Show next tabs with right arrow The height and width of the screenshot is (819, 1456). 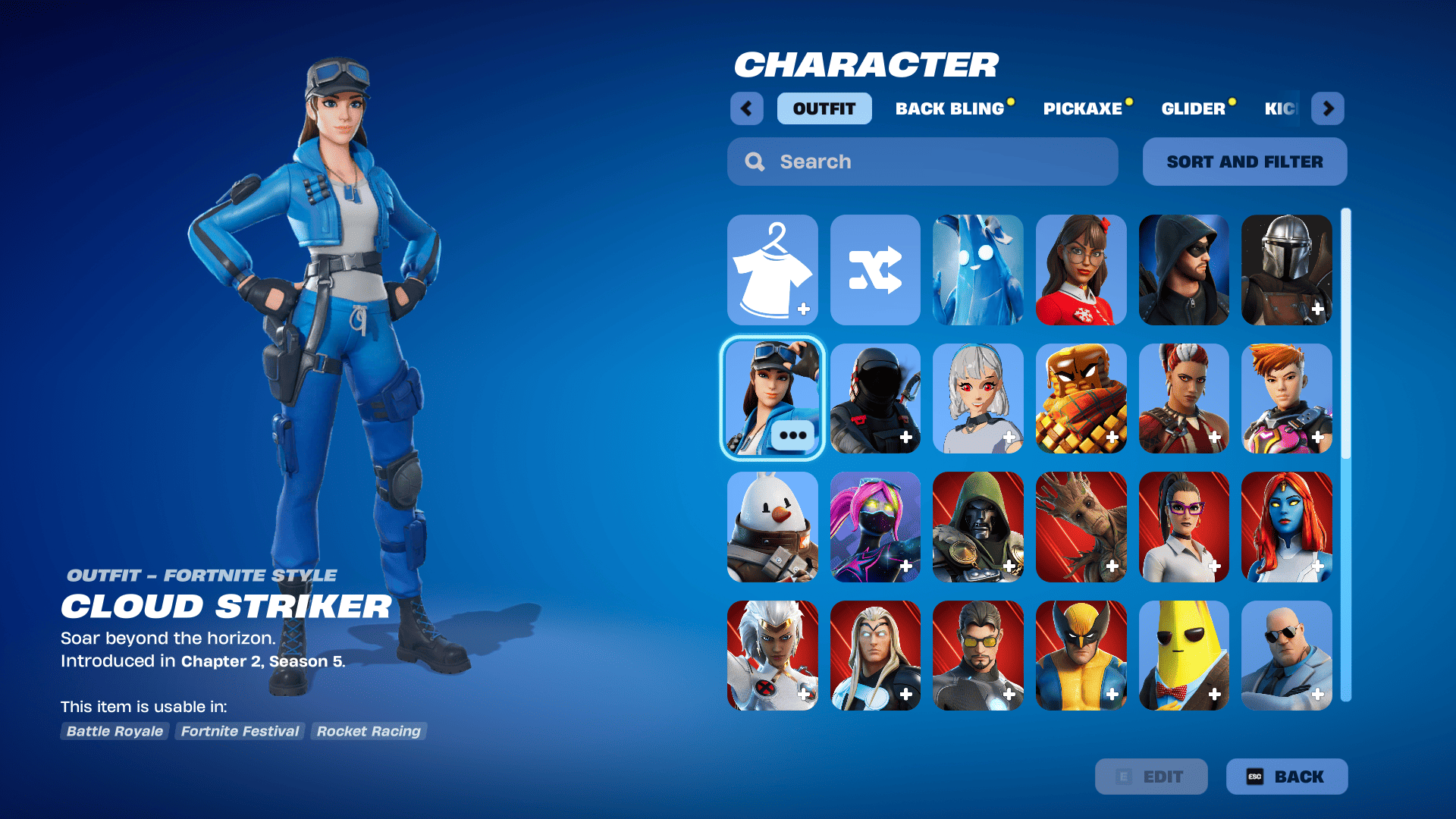click(x=1328, y=108)
